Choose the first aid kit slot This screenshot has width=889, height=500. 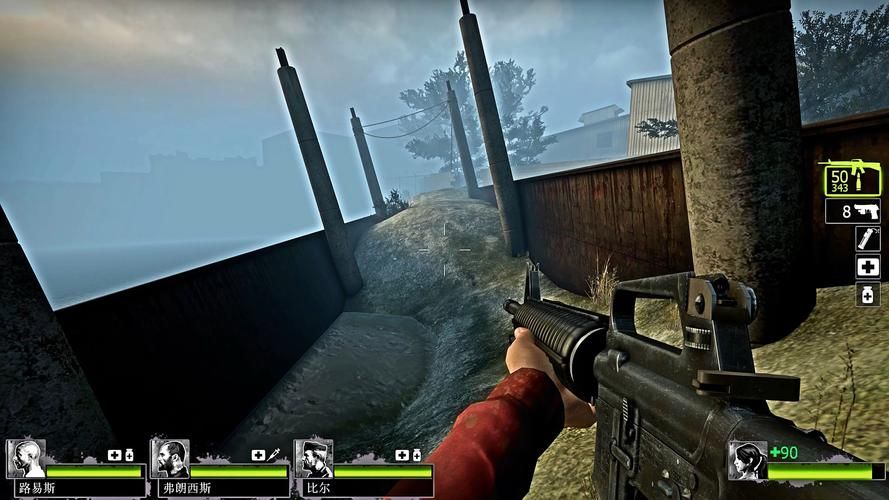[x=867, y=267]
